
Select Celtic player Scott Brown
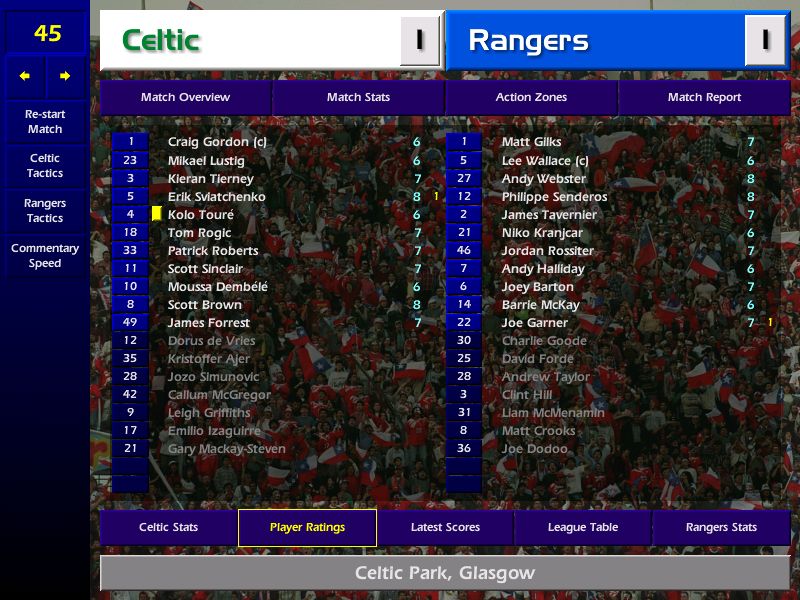click(x=205, y=305)
